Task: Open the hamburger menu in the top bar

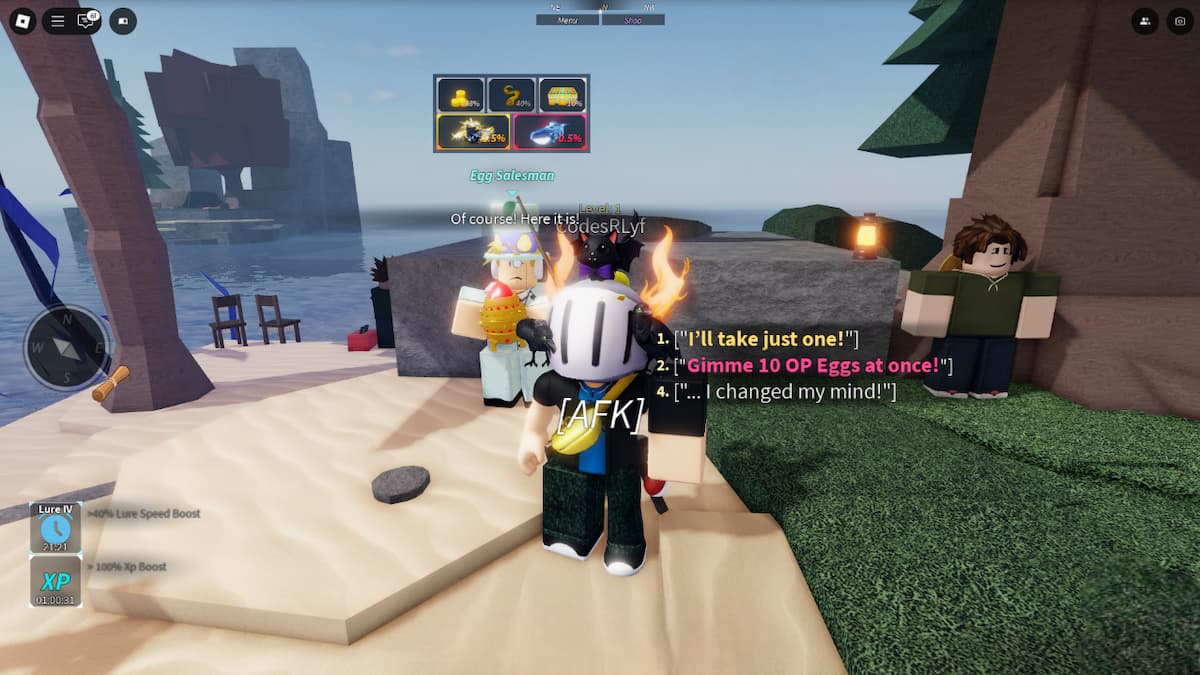Action: coord(58,20)
